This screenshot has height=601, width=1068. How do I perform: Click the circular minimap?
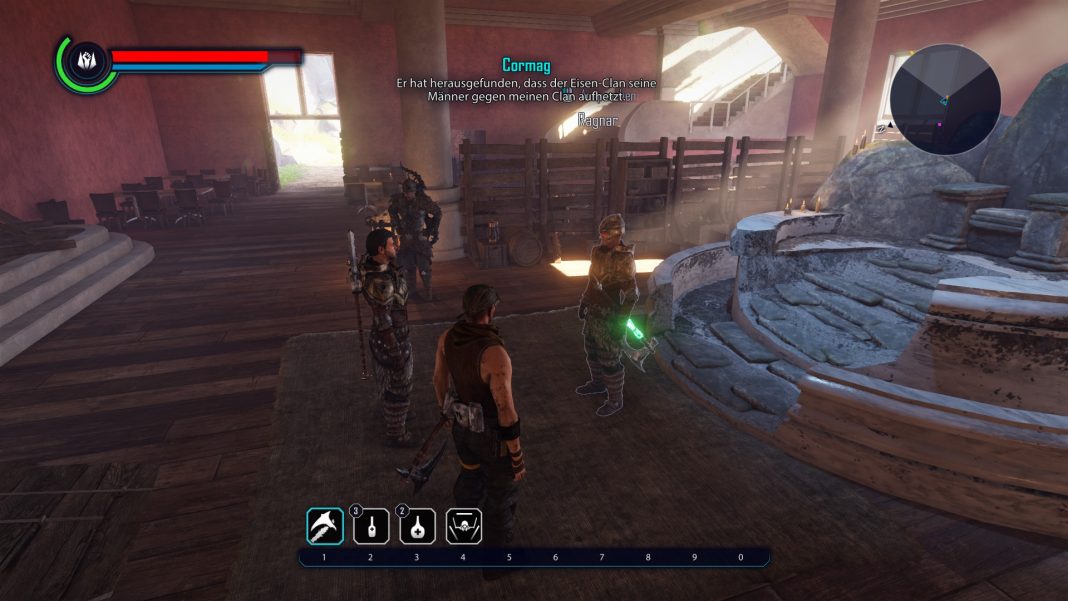[945, 99]
